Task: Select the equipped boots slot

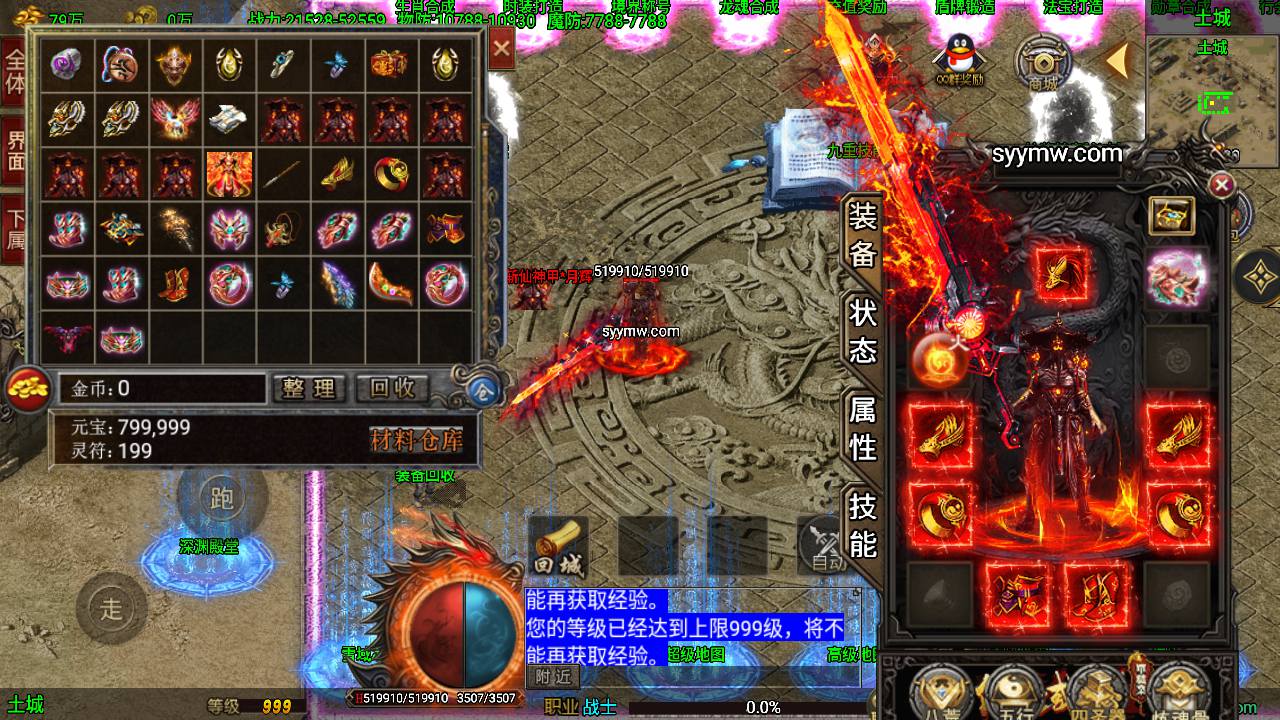Action: pyautogui.click(x=1096, y=592)
